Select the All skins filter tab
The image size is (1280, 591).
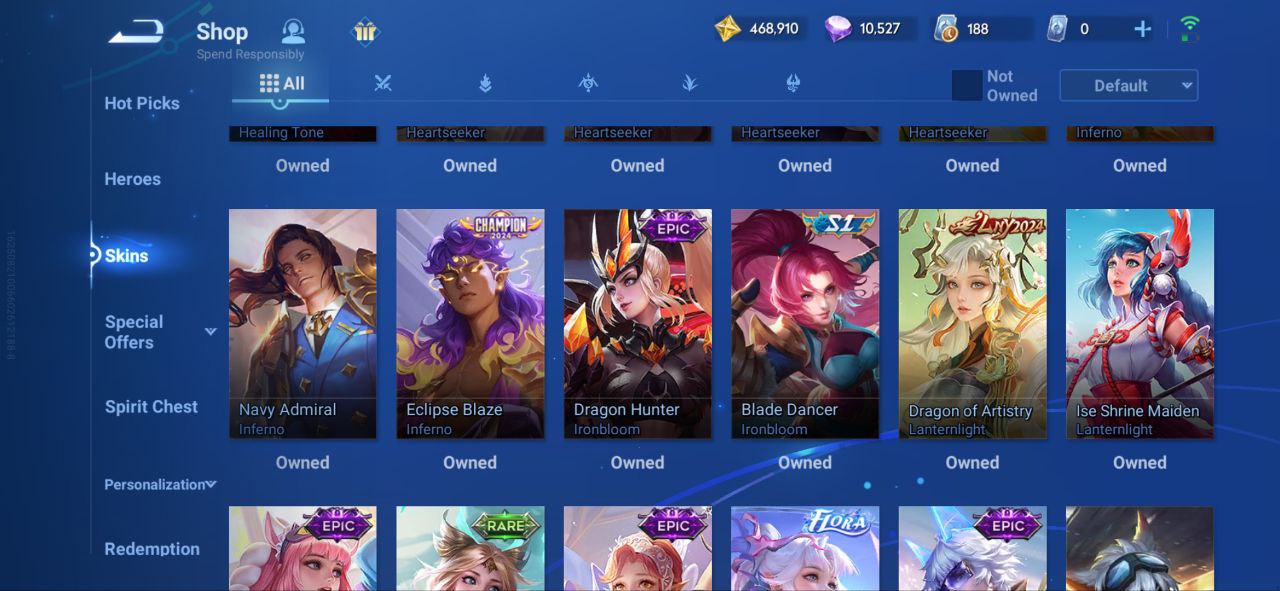click(x=281, y=84)
